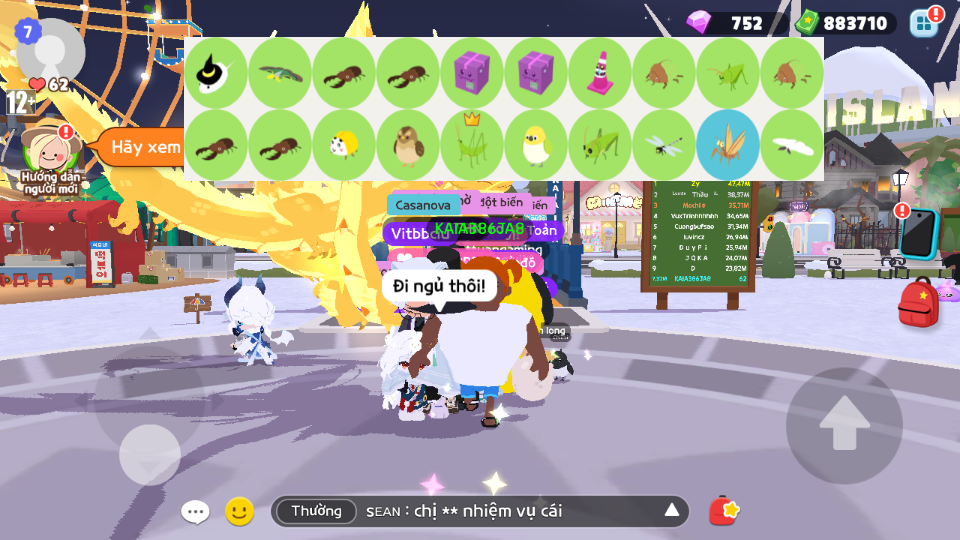Tap the jump arrow button
Viewport: 960px width, 540px height.
tap(844, 425)
